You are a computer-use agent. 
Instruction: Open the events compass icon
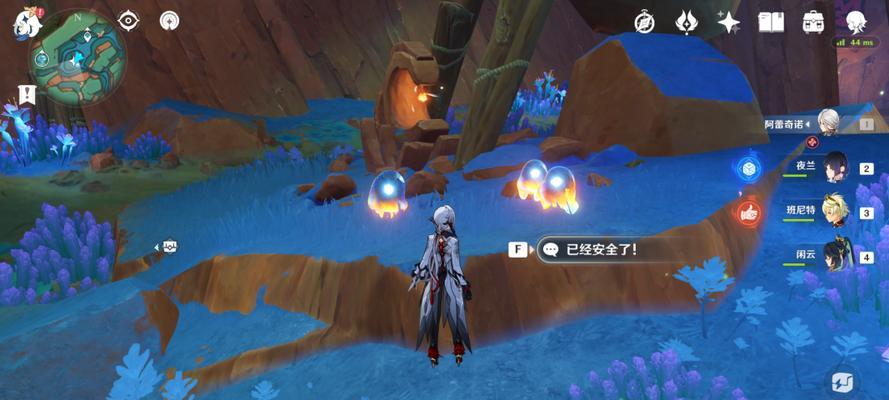coord(645,21)
